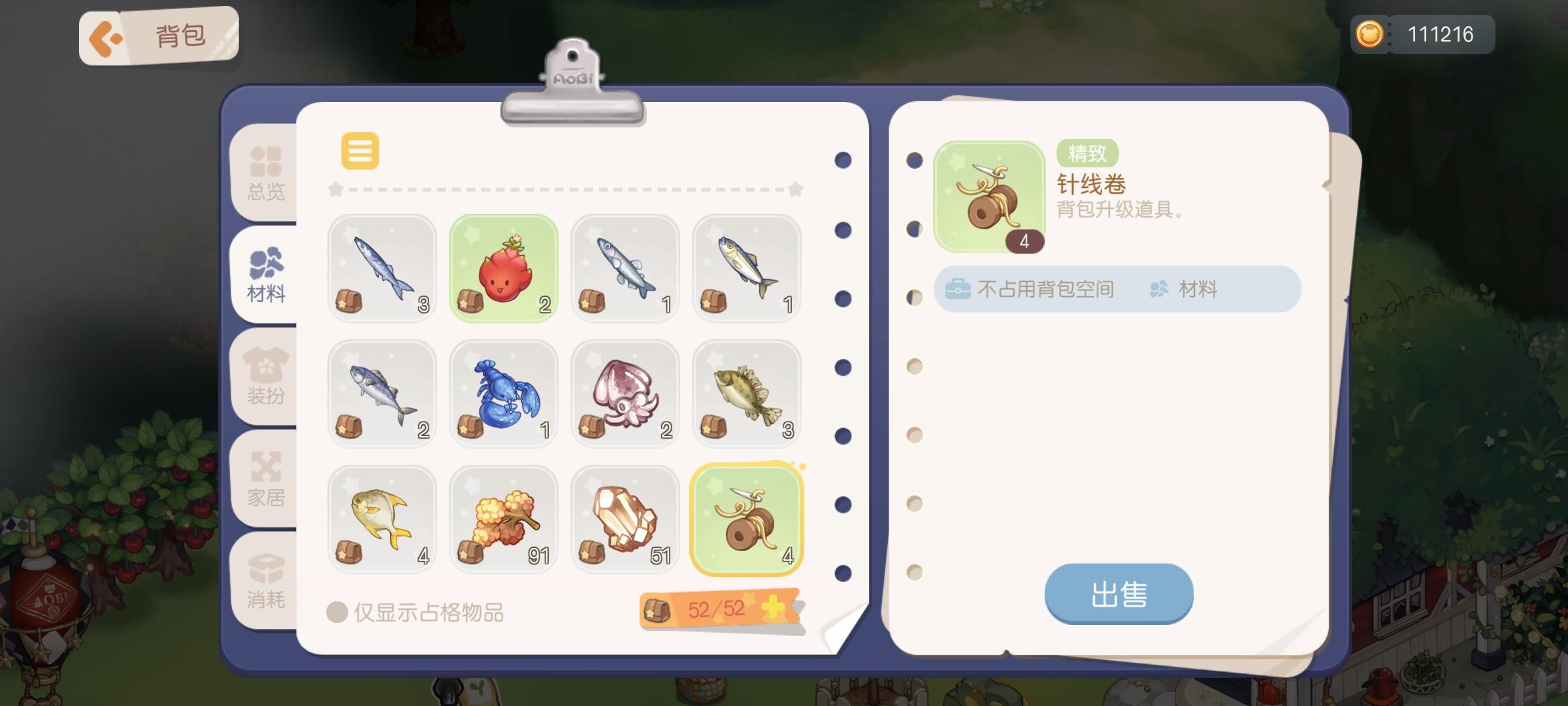Select the squid item in the grid
This screenshot has width=1568, height=706.
(625, 394)
